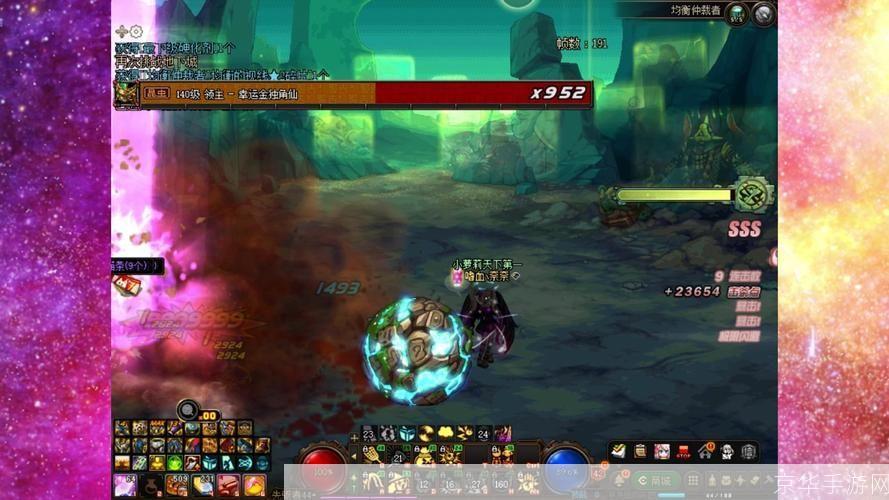Viewport: 889px width, 500px height.
Task: Click the chibi SD character icon
Action: tap(727, 452)
